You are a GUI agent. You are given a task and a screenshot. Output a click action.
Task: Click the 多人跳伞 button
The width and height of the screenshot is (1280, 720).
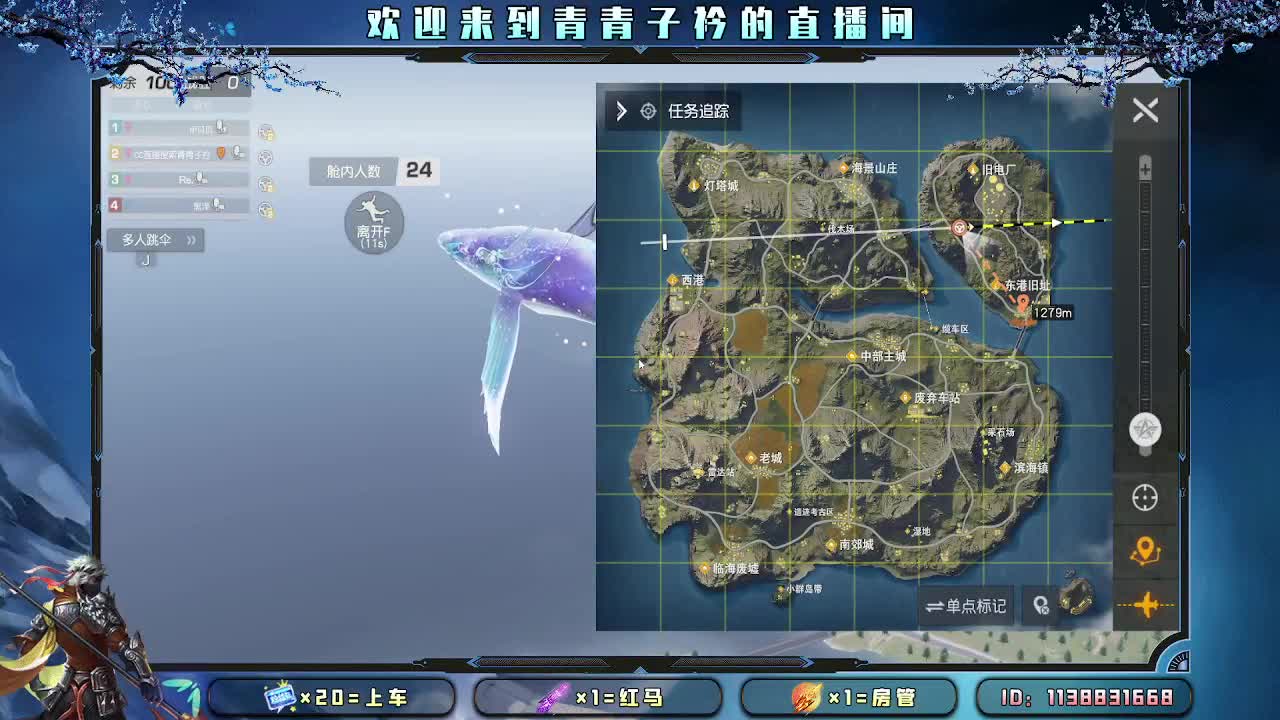click(x=150, y=239)
